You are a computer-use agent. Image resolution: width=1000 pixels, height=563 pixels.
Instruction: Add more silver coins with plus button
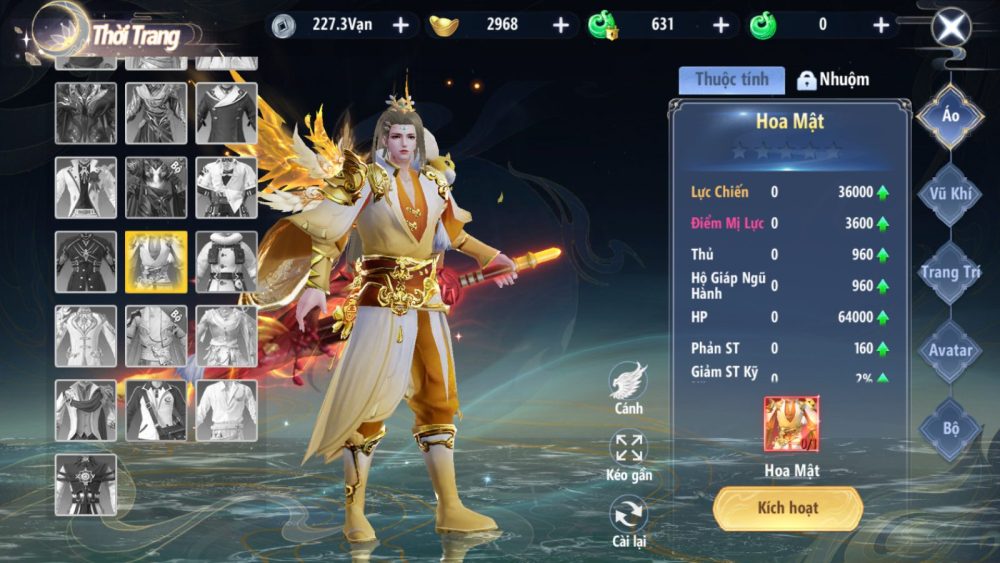pos(401,25)
